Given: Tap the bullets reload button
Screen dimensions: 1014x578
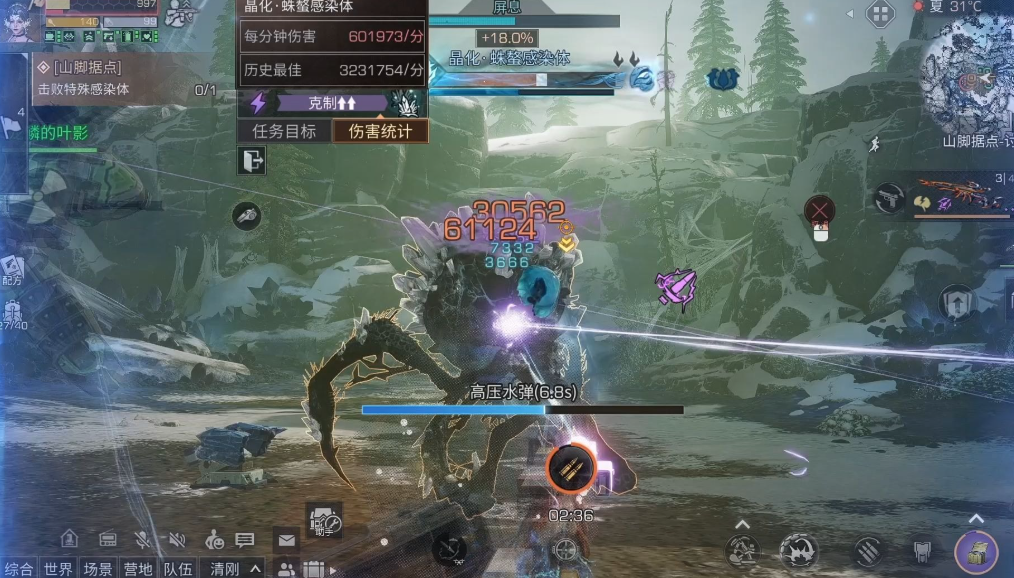Looking at the screenshot, I should [571, 467].
